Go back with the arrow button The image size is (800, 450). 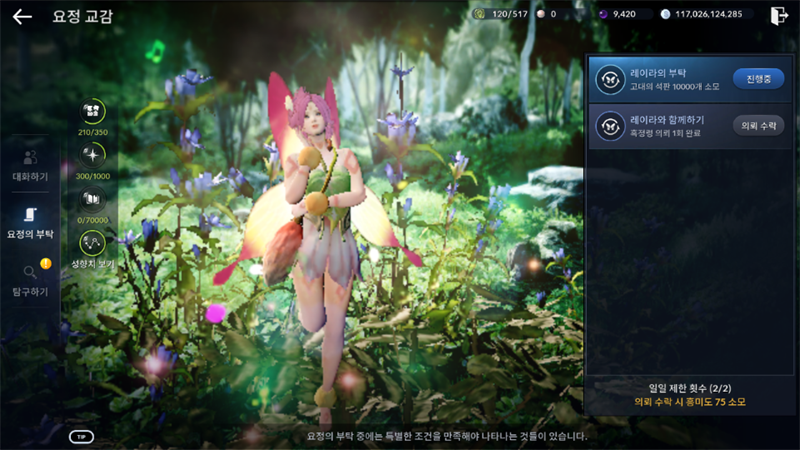pos(22,16)
